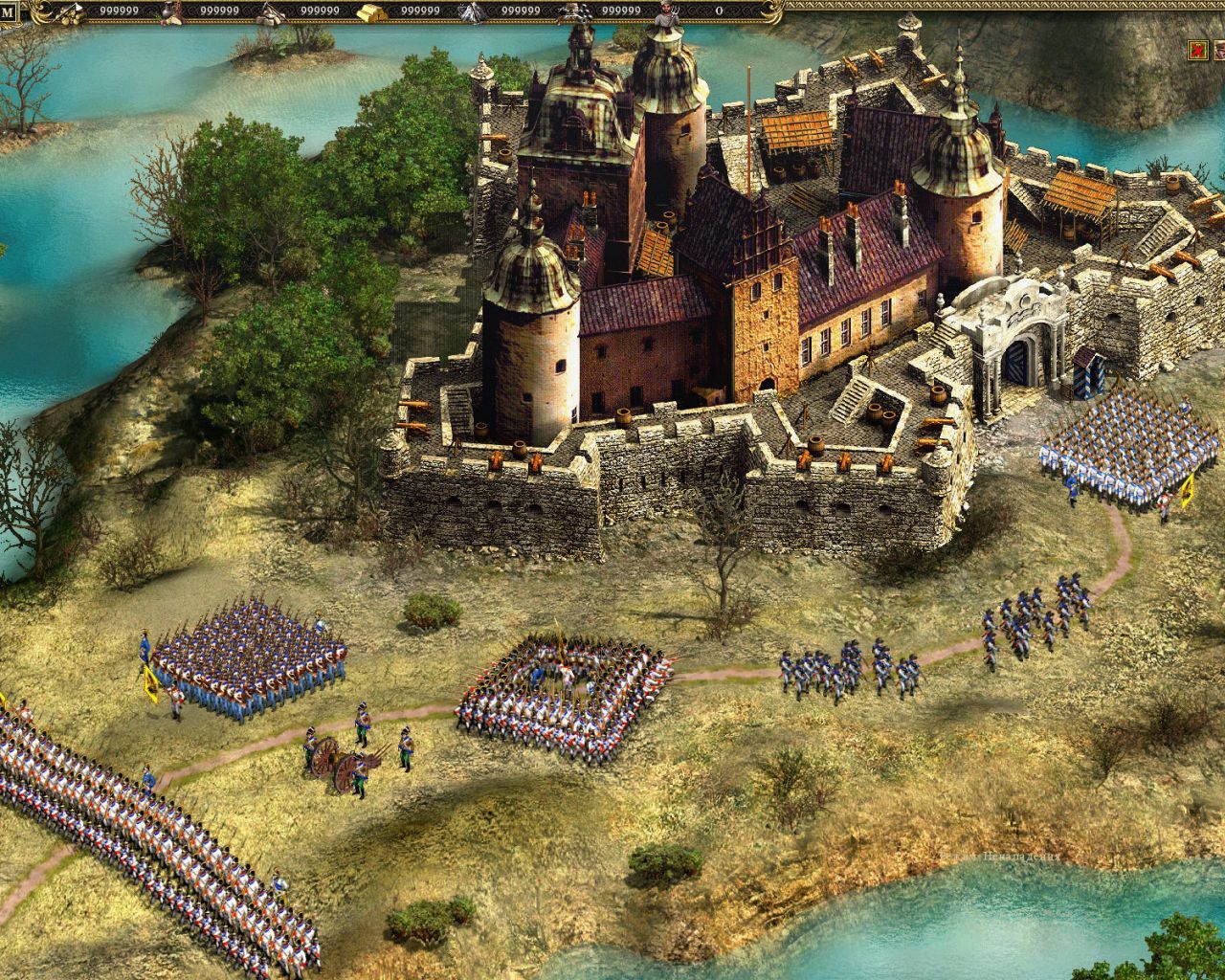Click the iron ore resource icon
Image resolution: width=1225 pixels, height=980 pixels.
coord(471,11)
